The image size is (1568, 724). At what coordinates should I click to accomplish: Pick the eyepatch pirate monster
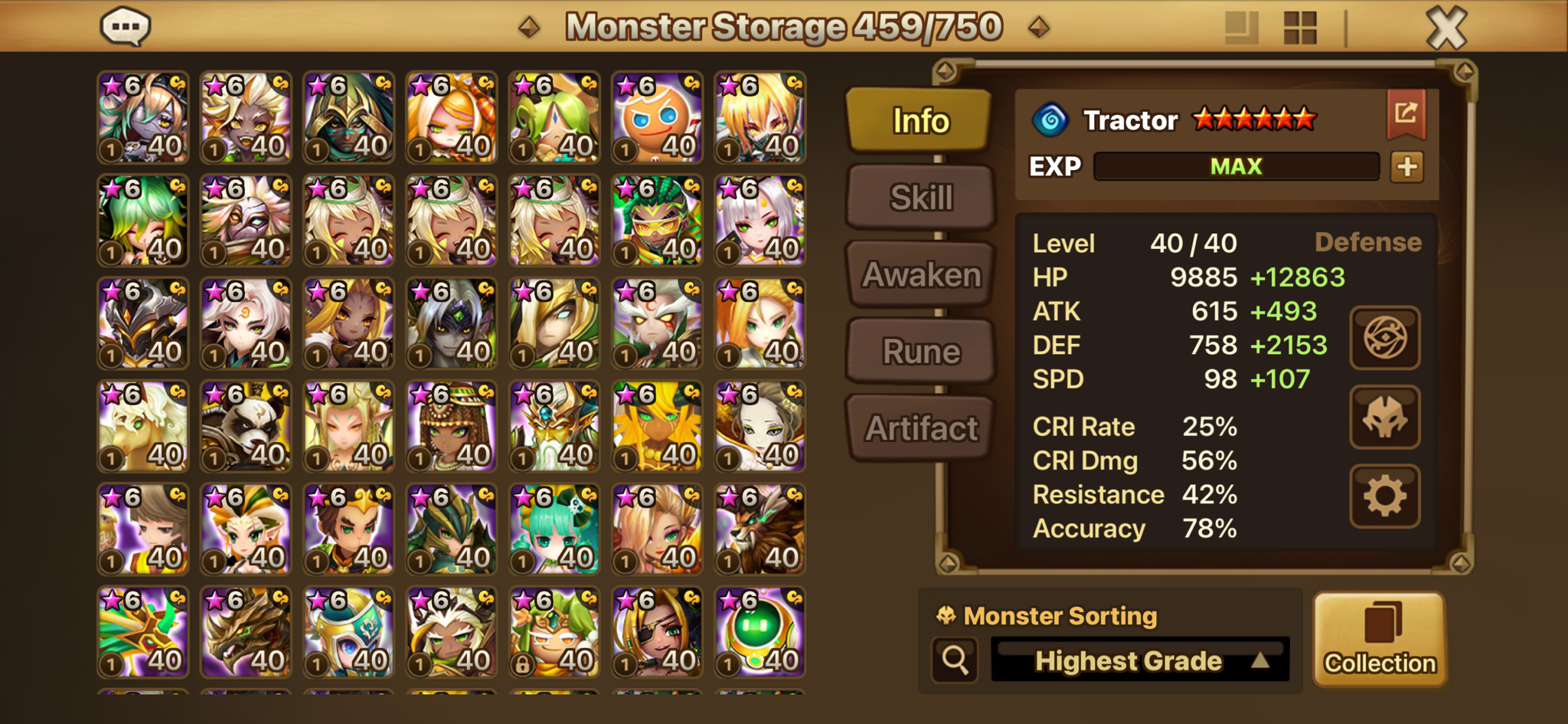coord(657,632)
